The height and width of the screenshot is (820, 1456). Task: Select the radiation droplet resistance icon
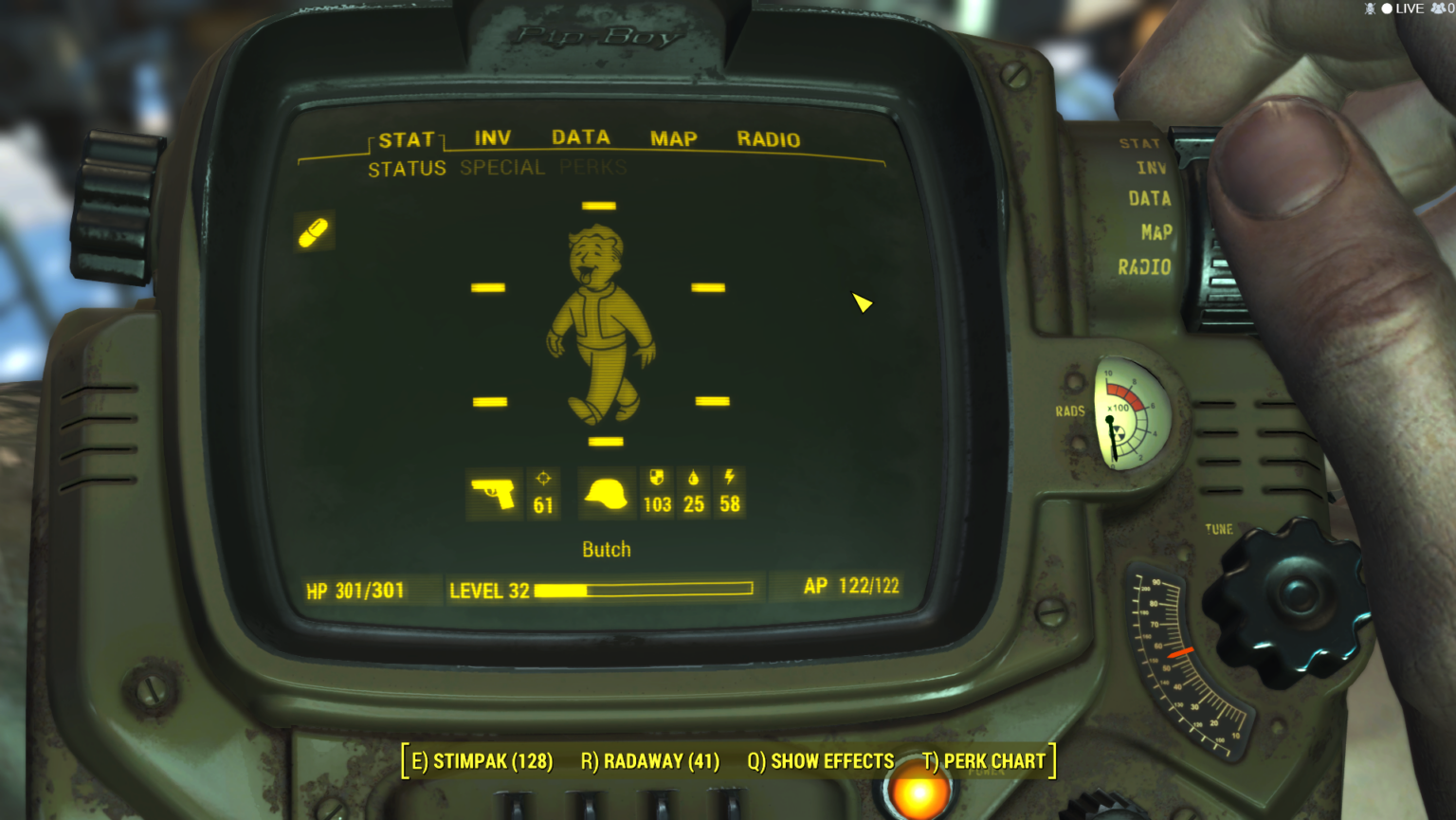pyautogui.click(x=694, y=477)
